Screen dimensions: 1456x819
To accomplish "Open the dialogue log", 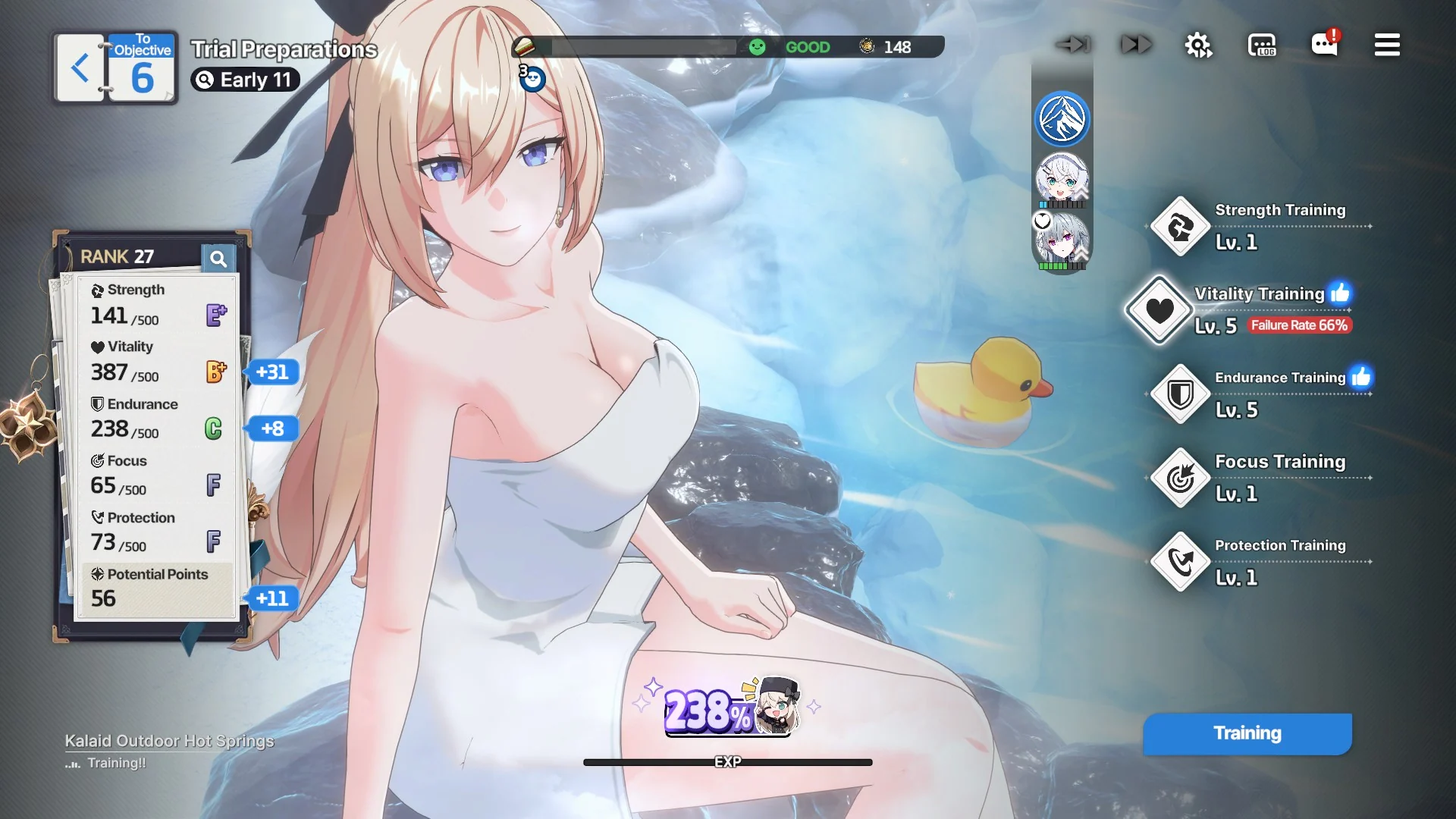I will 1262,45.
